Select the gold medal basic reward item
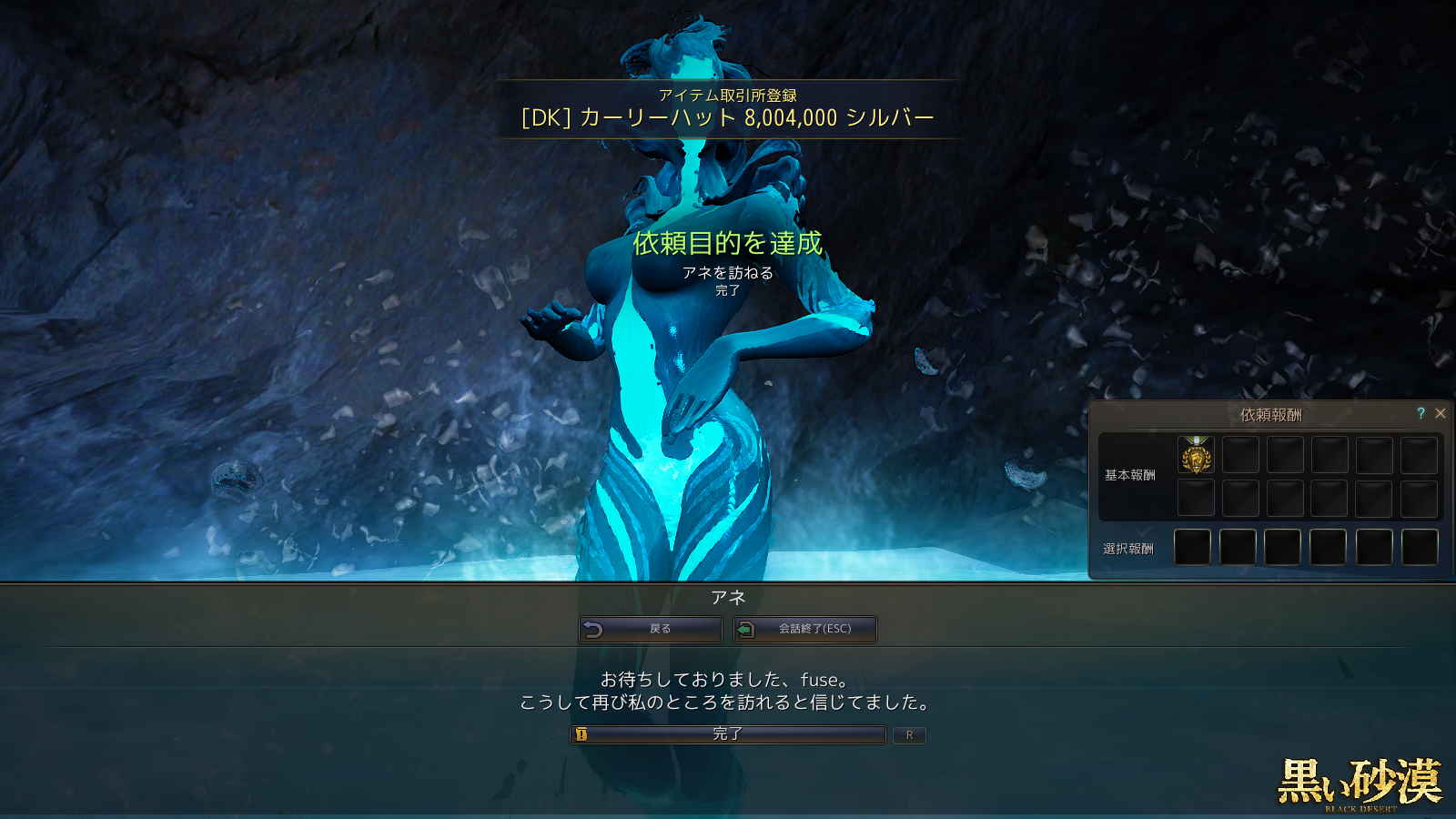 pyautogui.click(x=1196, y=455)
